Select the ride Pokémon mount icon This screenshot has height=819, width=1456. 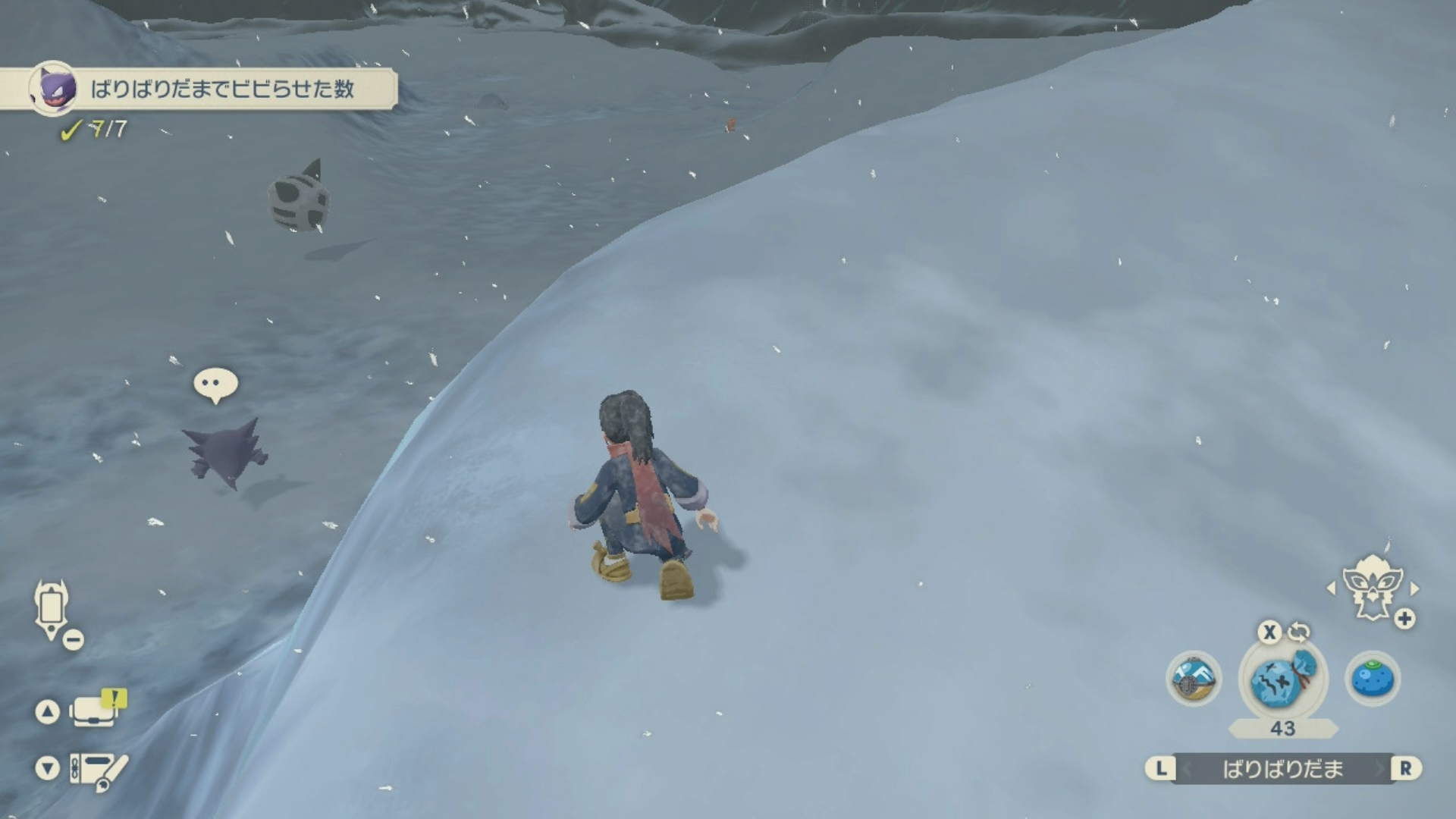pyautogui.click(x=1373, y=589)
